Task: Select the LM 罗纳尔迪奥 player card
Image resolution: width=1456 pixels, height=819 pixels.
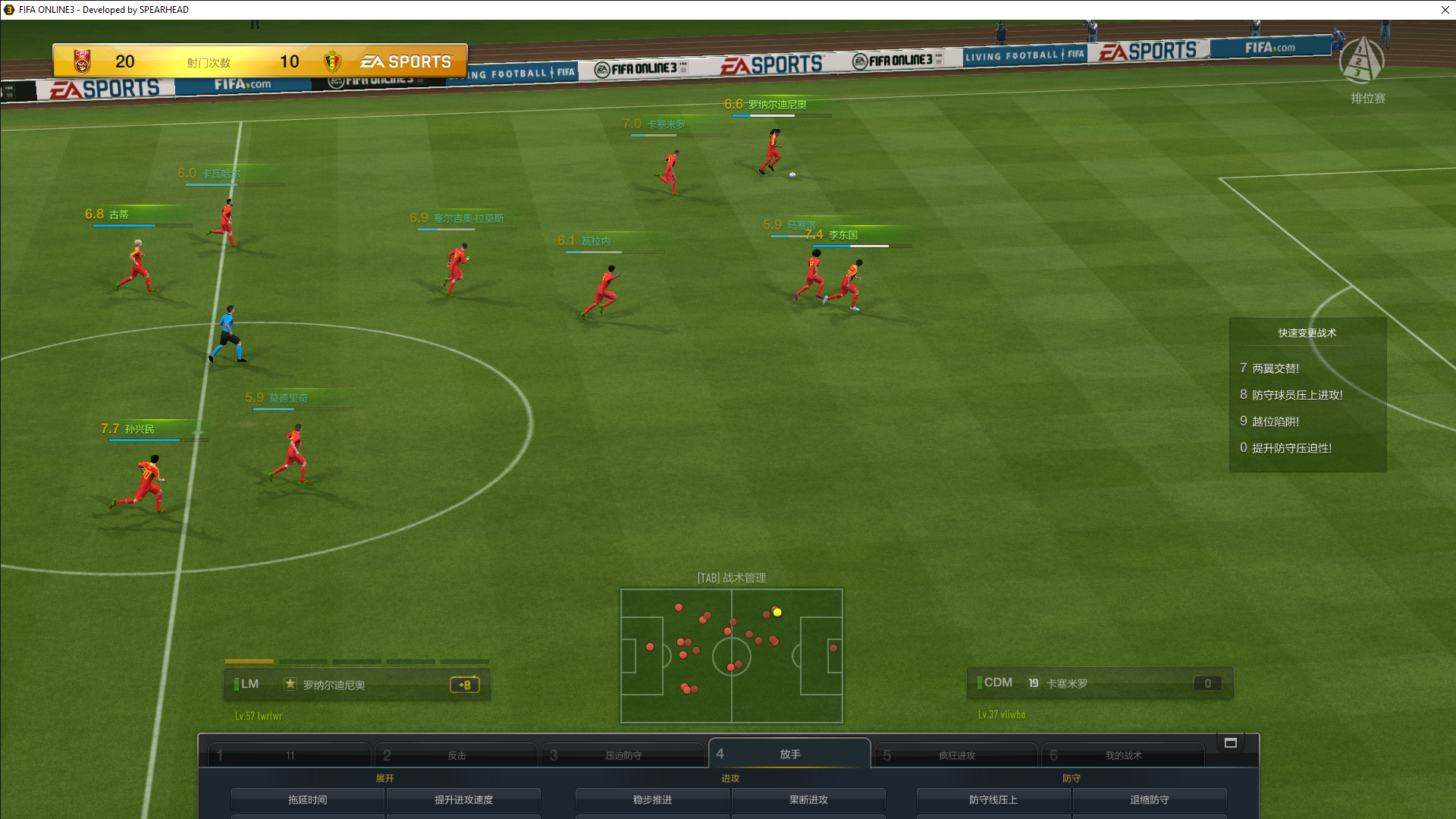Action: coord(357,684)
